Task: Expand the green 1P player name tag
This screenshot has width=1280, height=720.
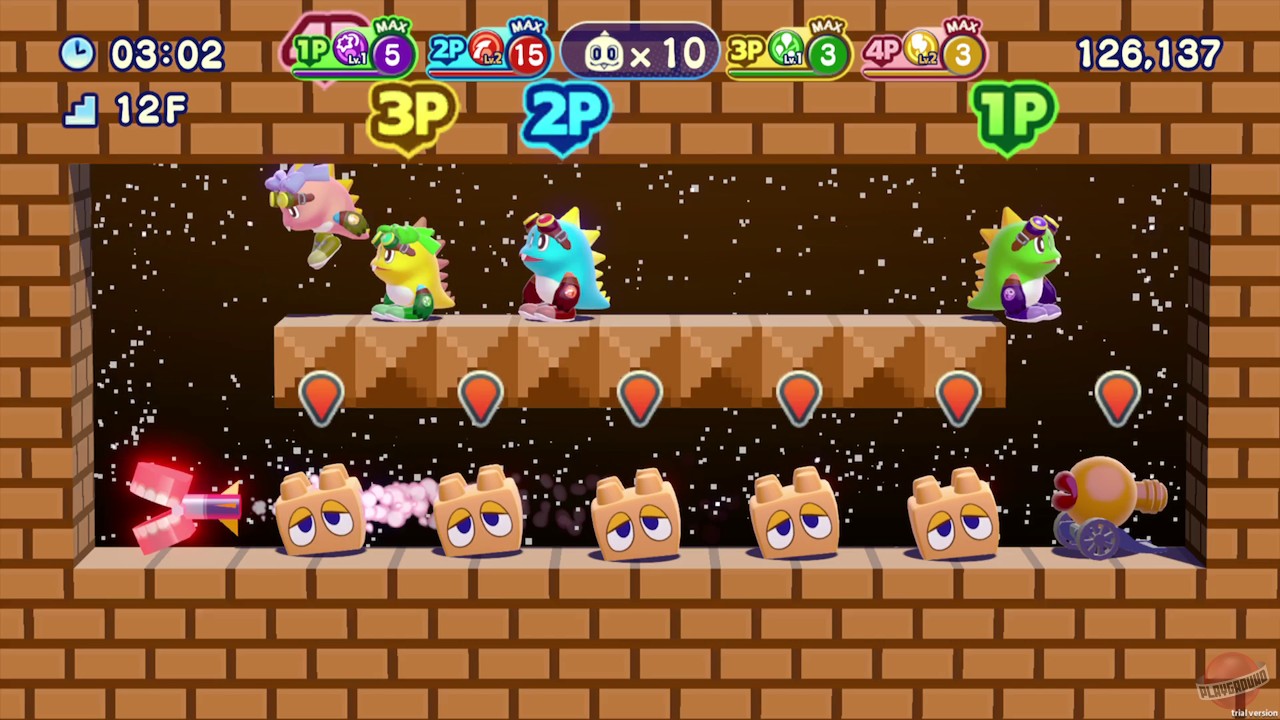Action: [x=1015, y=117]
